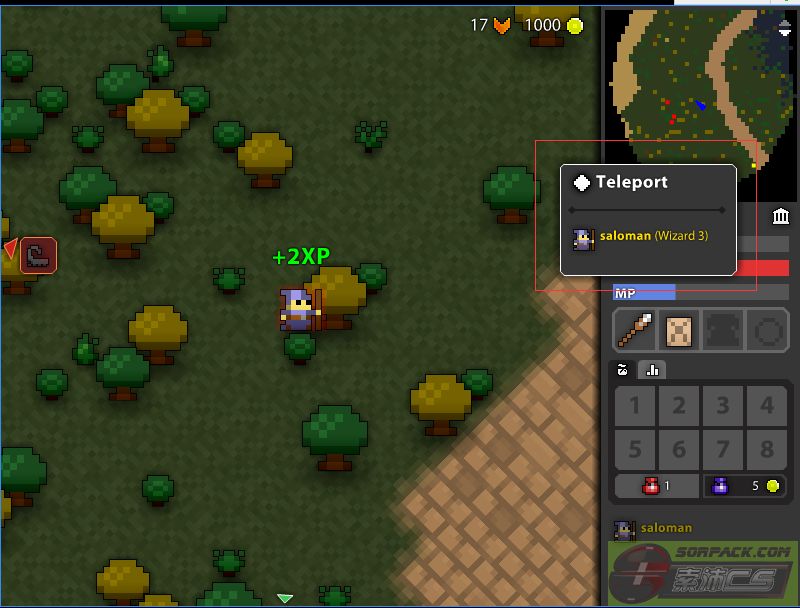Open the gold coin shop at 1000

click(x=575, y=26)
